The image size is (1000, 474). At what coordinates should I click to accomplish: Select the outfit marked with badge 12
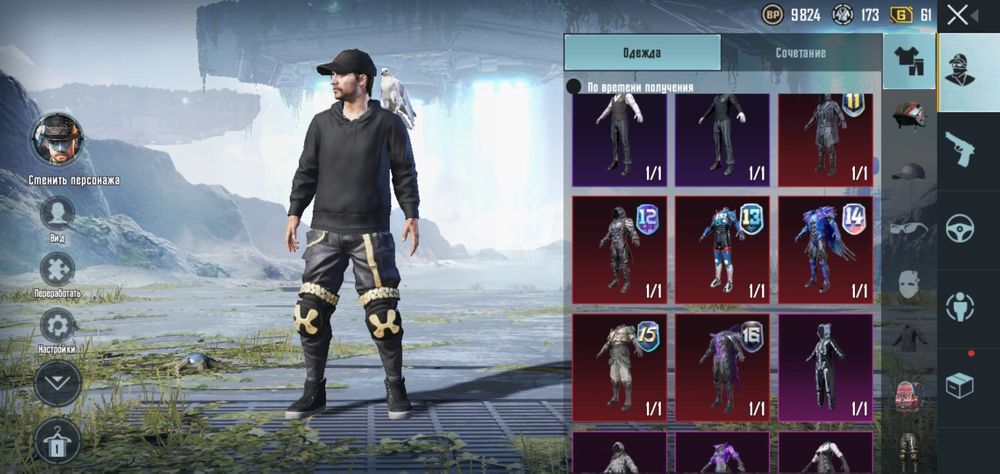(x=619, y=249)
